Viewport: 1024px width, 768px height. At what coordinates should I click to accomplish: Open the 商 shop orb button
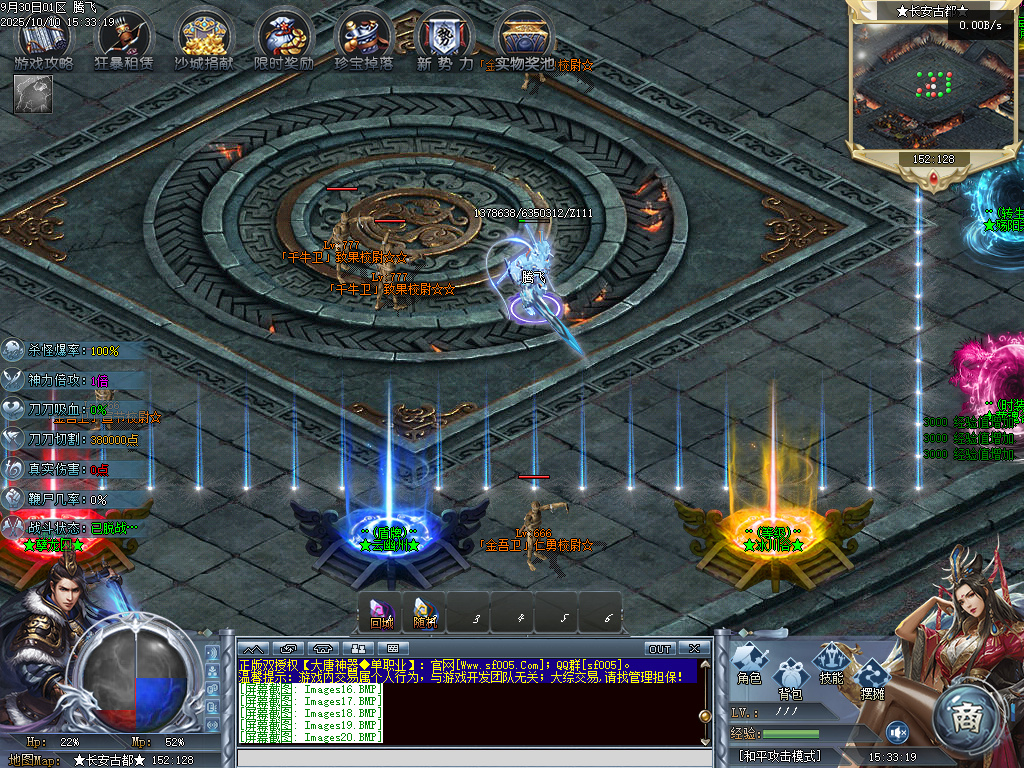click(x=967, y=716)
